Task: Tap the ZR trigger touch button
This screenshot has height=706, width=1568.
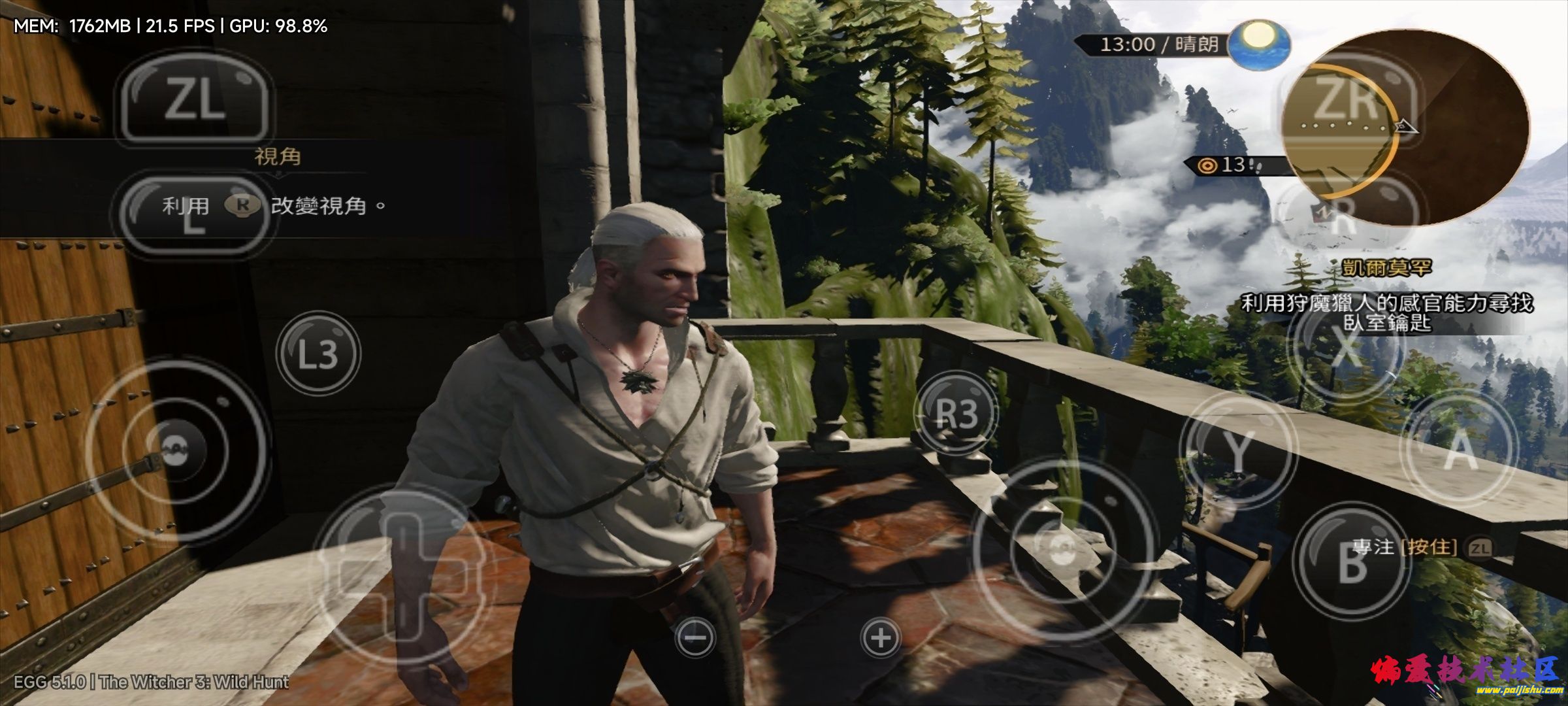Action: pyautogui.click(x=1346, y=103)
